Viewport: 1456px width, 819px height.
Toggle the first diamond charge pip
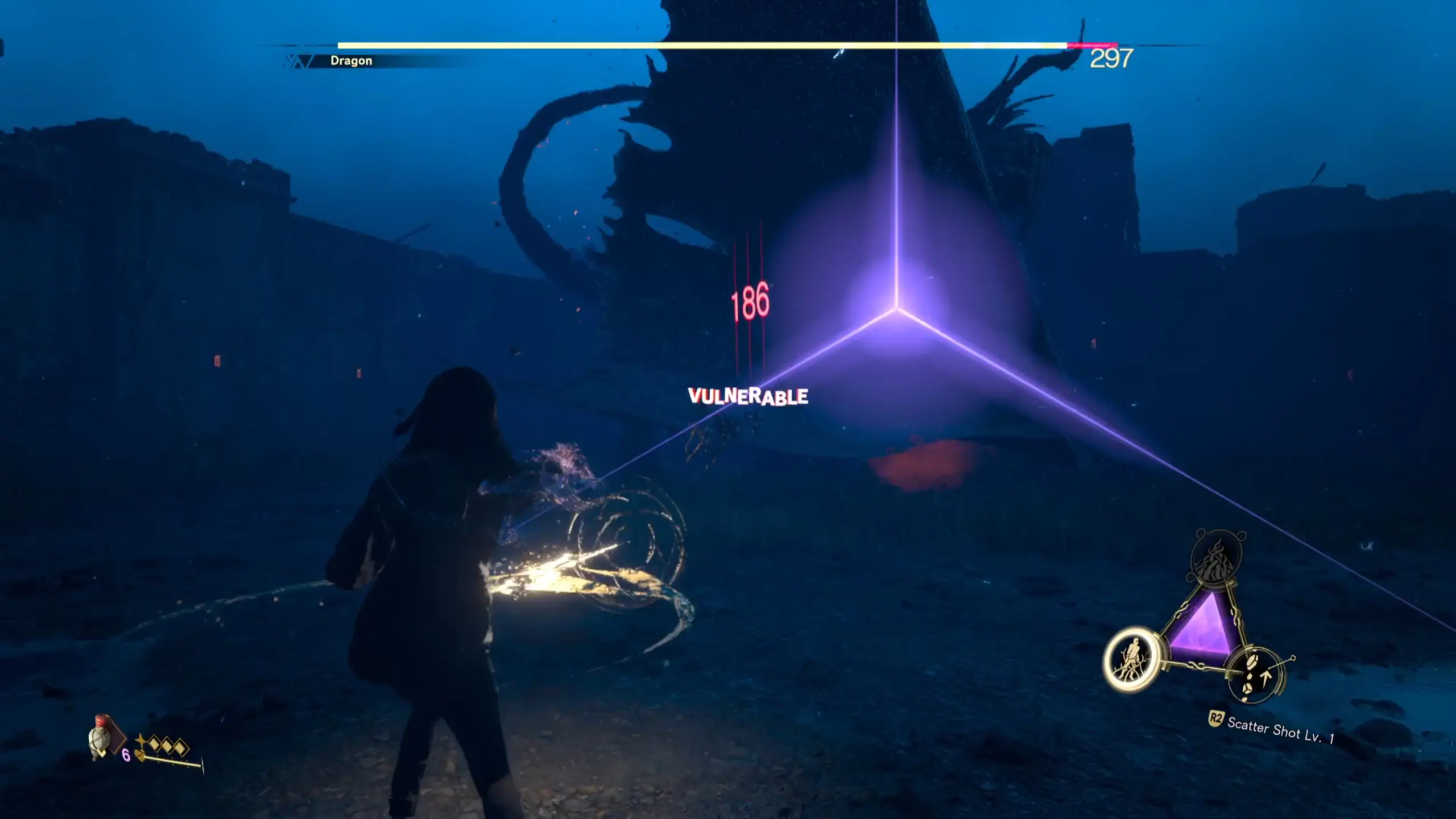point(154,744)
